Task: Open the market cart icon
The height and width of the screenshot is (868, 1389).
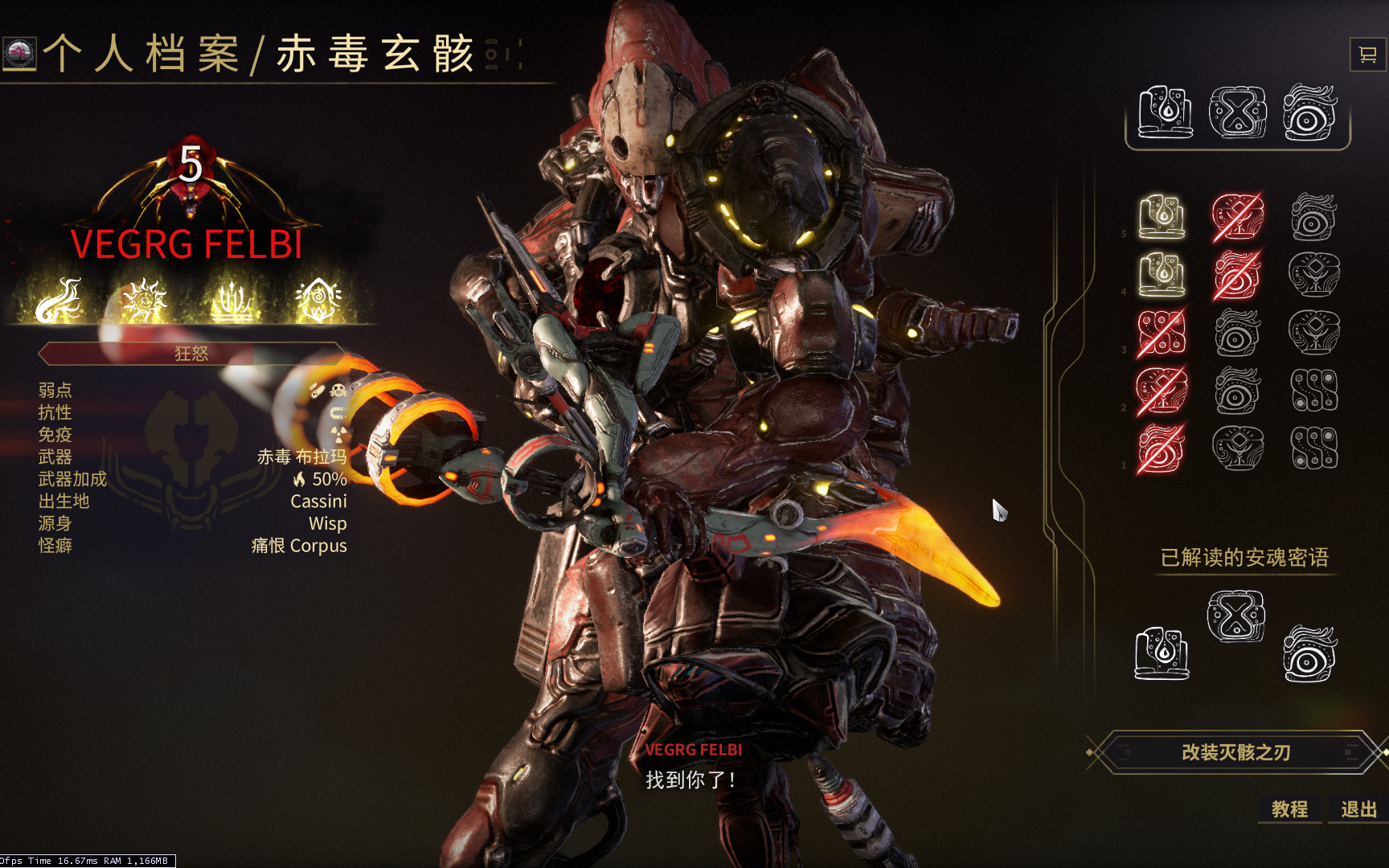Action: click(x=1366, y=55)
